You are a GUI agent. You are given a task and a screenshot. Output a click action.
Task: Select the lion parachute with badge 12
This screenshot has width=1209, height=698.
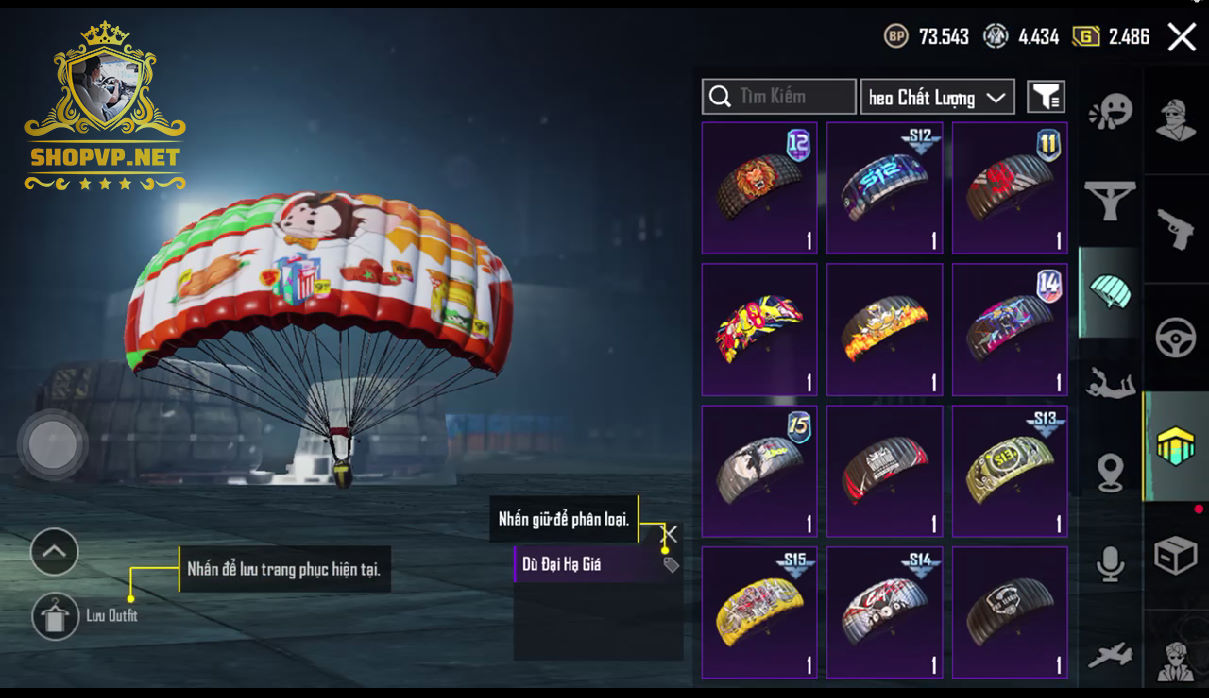[759, 188]
